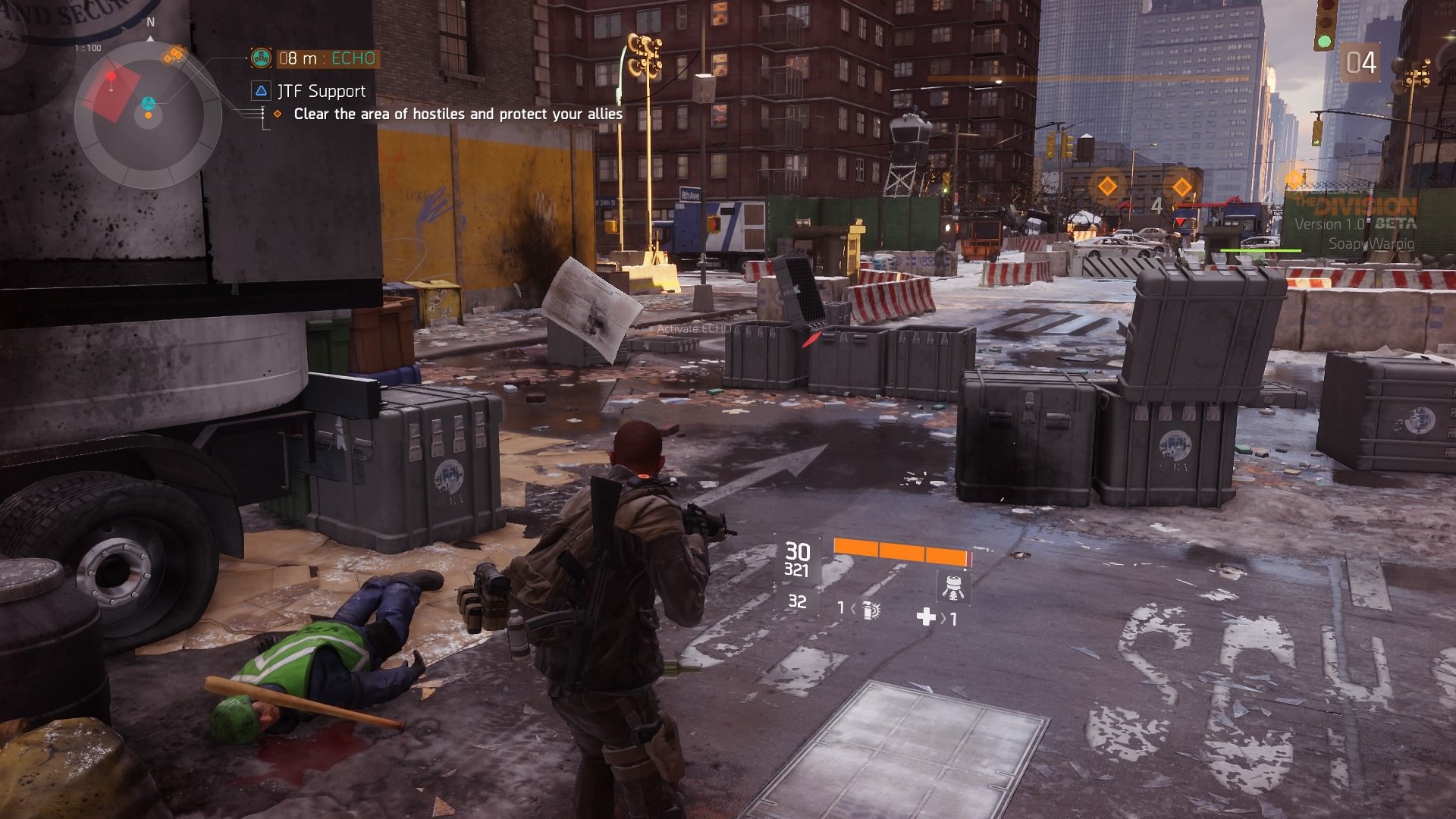Select the 'Clear the area of hostiles' objective
Screen dimensions: 1456x819
457,114
